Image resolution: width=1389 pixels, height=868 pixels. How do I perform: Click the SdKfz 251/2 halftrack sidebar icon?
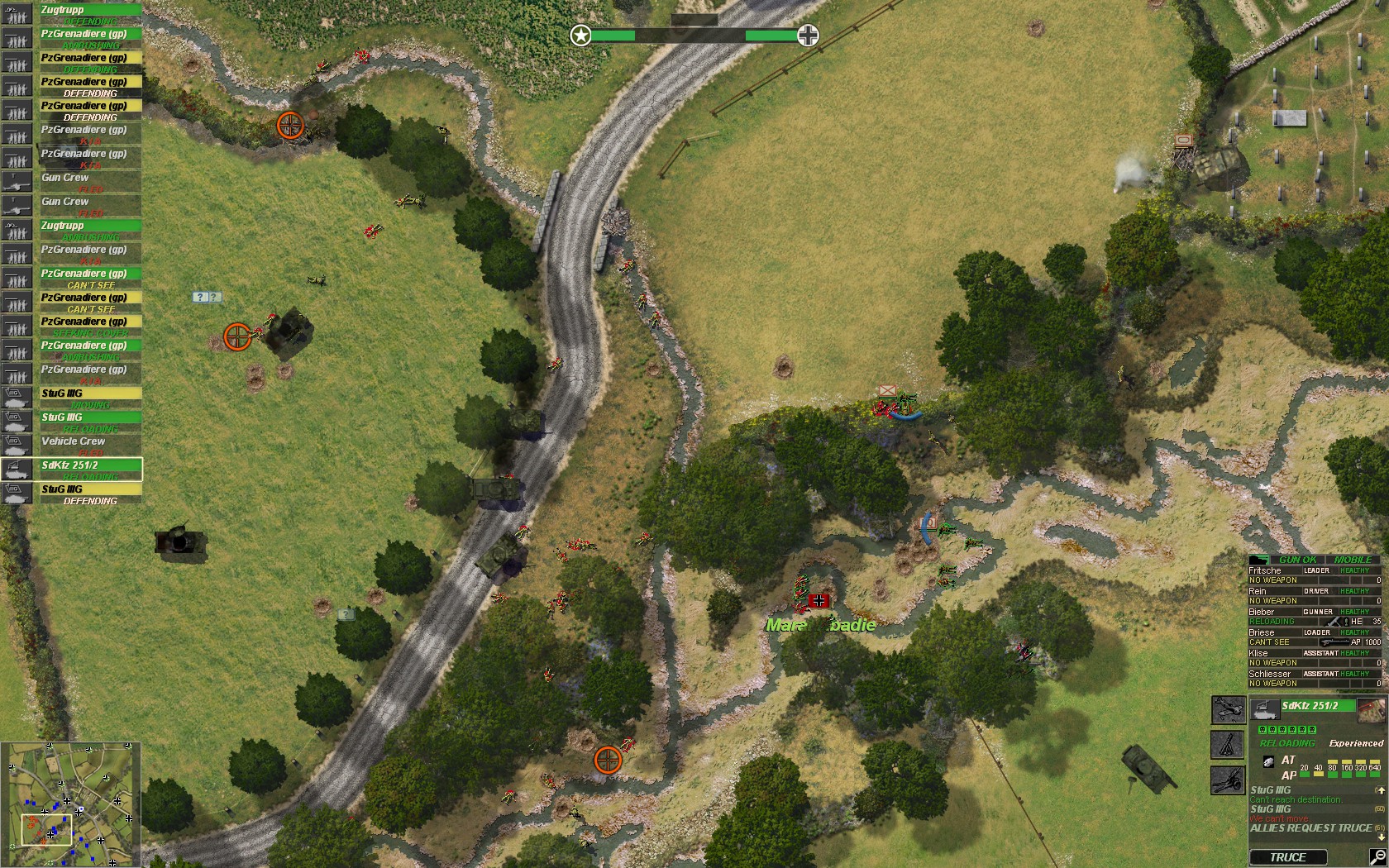[x=17, y=470]
